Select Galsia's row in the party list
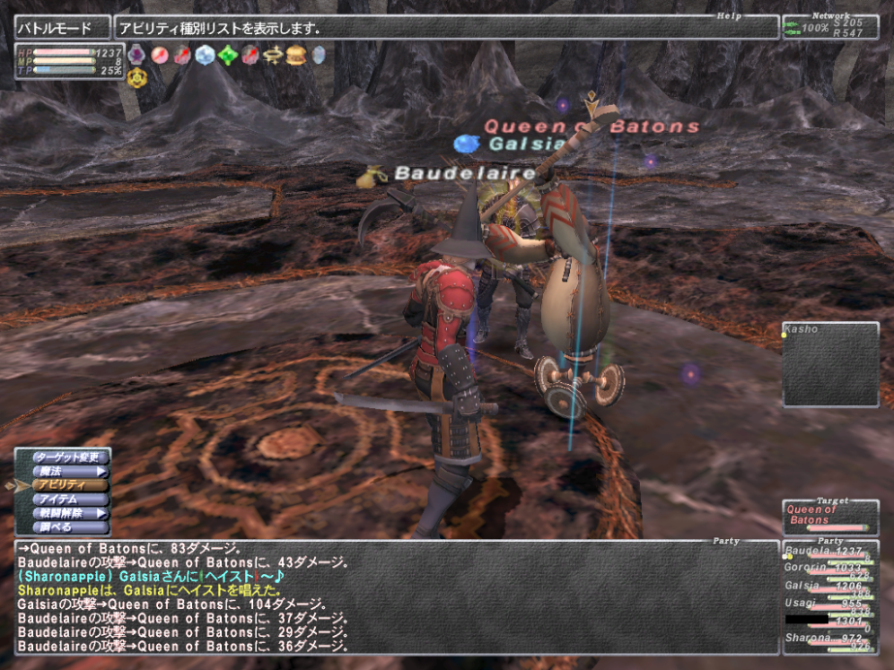Image resolution: width=894 pixels, height=670 pixels. click(829, 588)
